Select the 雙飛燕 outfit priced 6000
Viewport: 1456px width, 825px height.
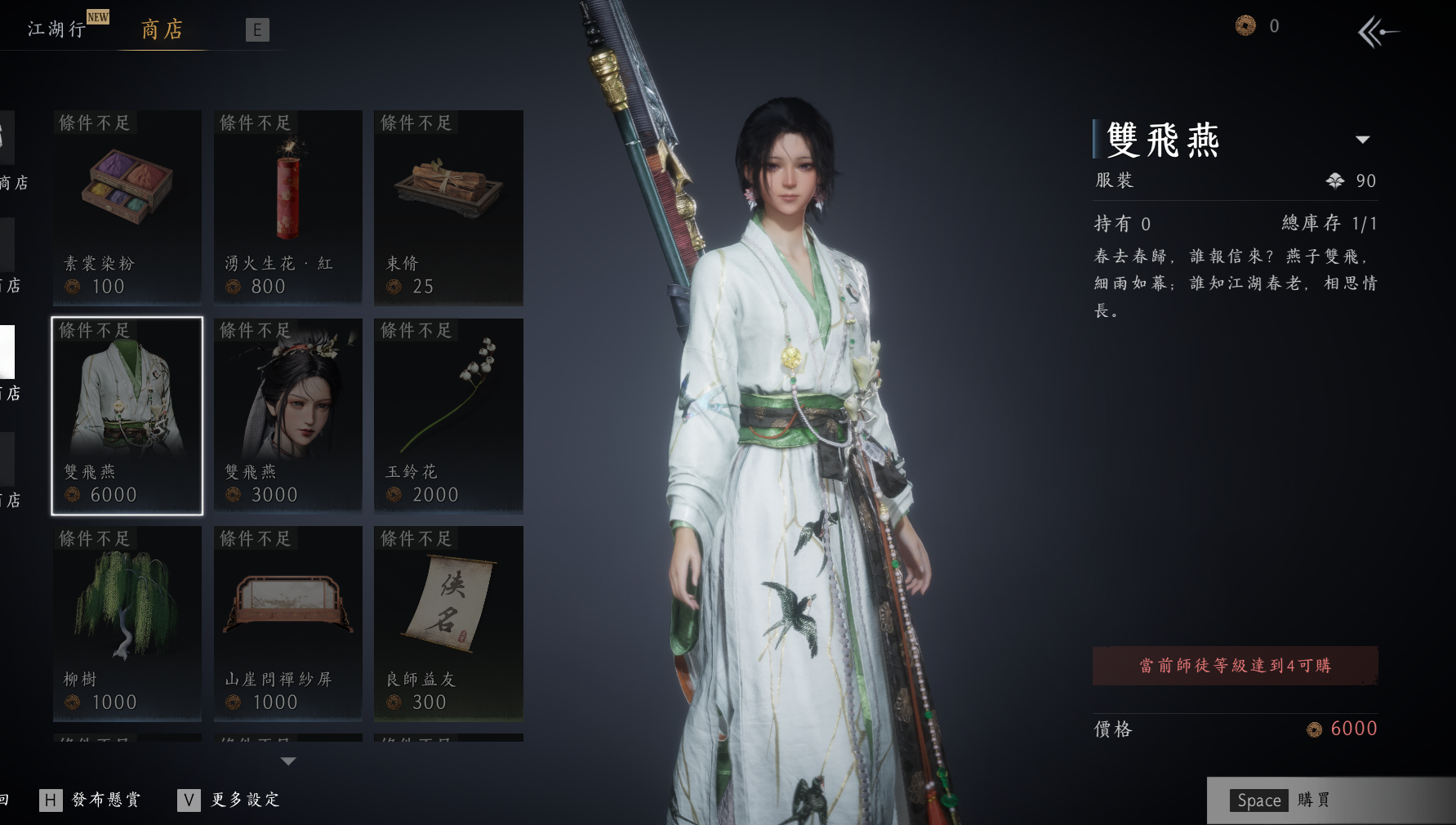click(127, 416)
